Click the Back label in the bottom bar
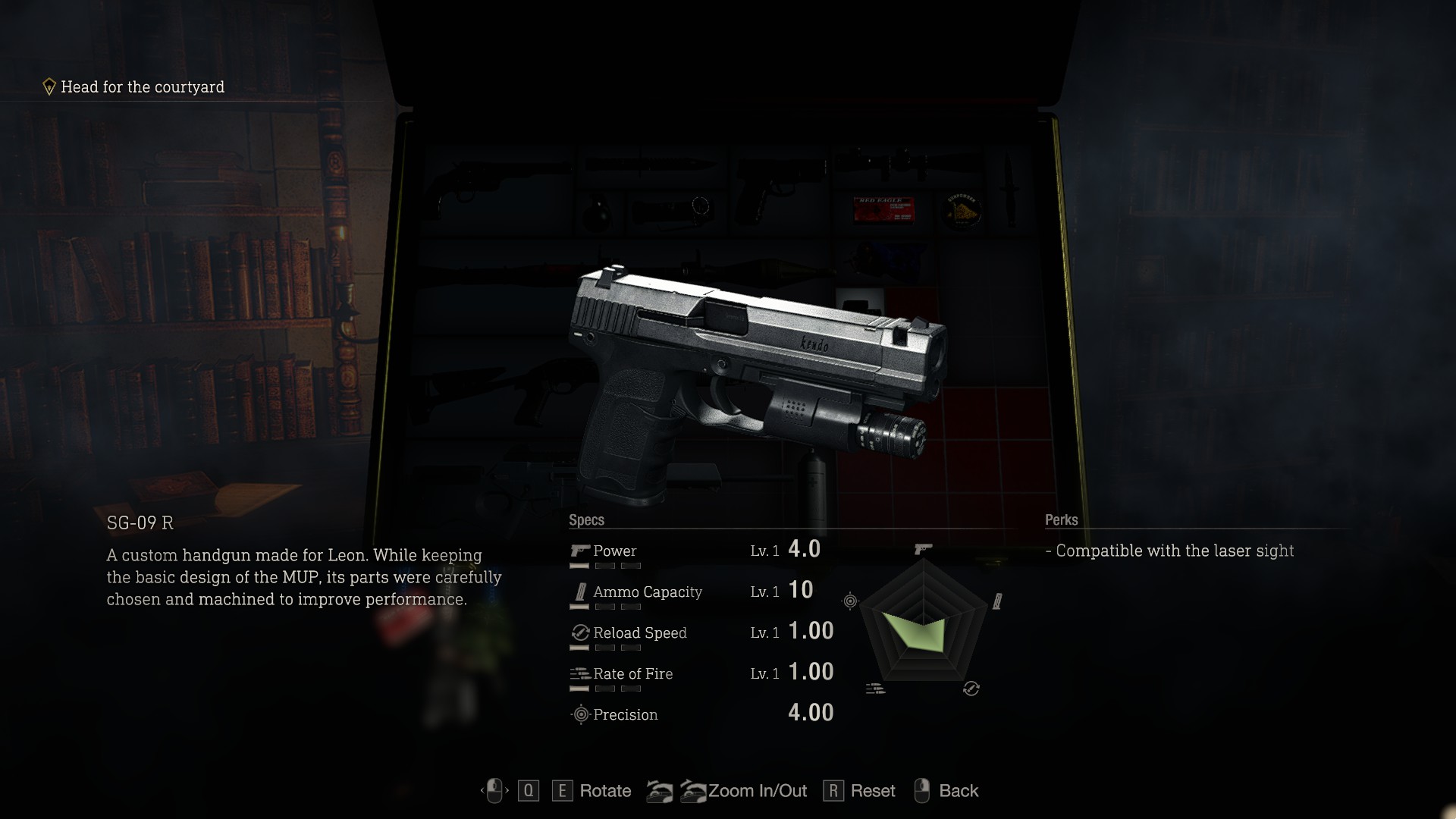The width and height of the screenshot is (1456, 819). [958, 791]
